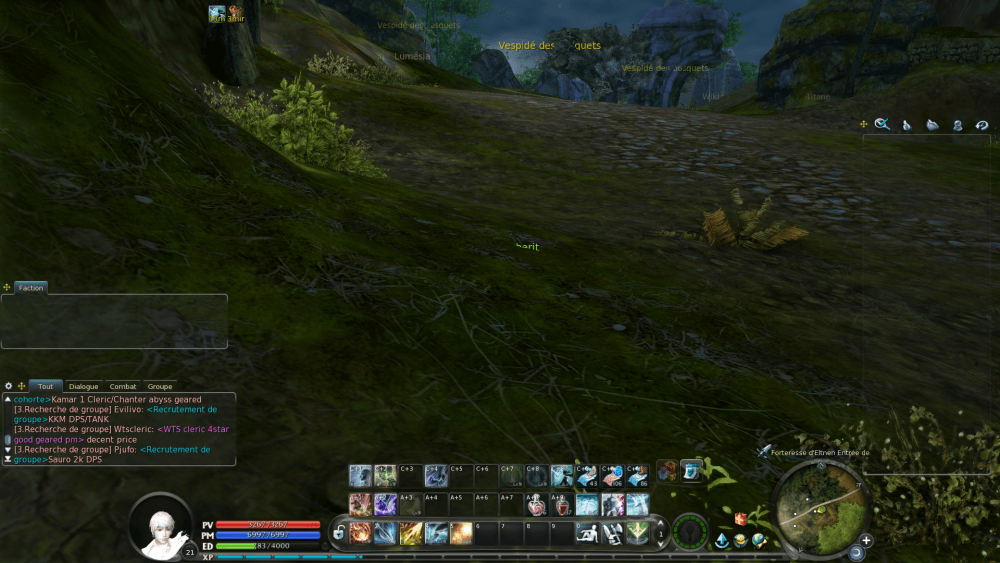1000x563 pixels.
Task: Open the Combat chat tab
Action: pos(123,386)
